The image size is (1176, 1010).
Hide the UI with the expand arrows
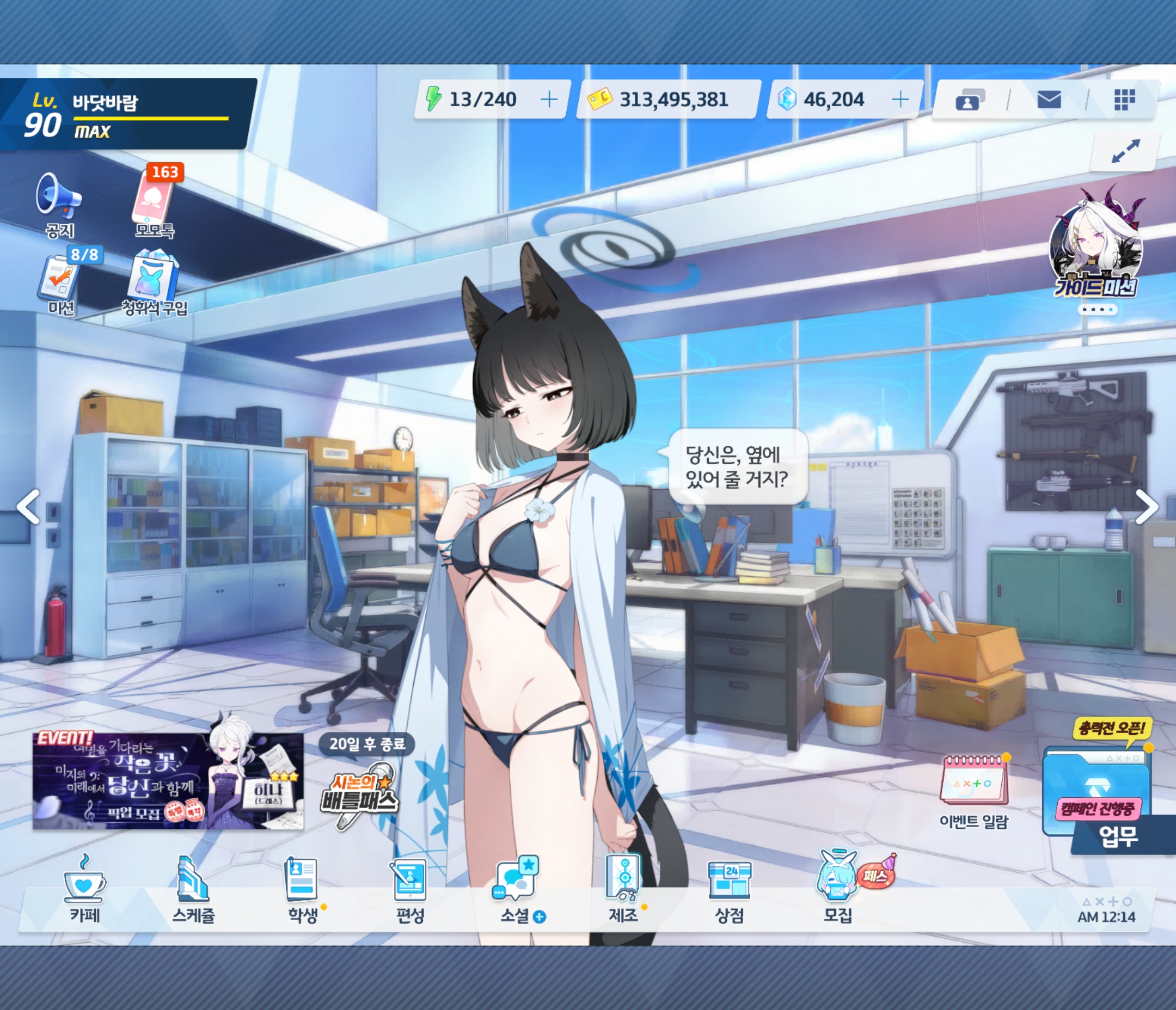tap(1125, 151)
